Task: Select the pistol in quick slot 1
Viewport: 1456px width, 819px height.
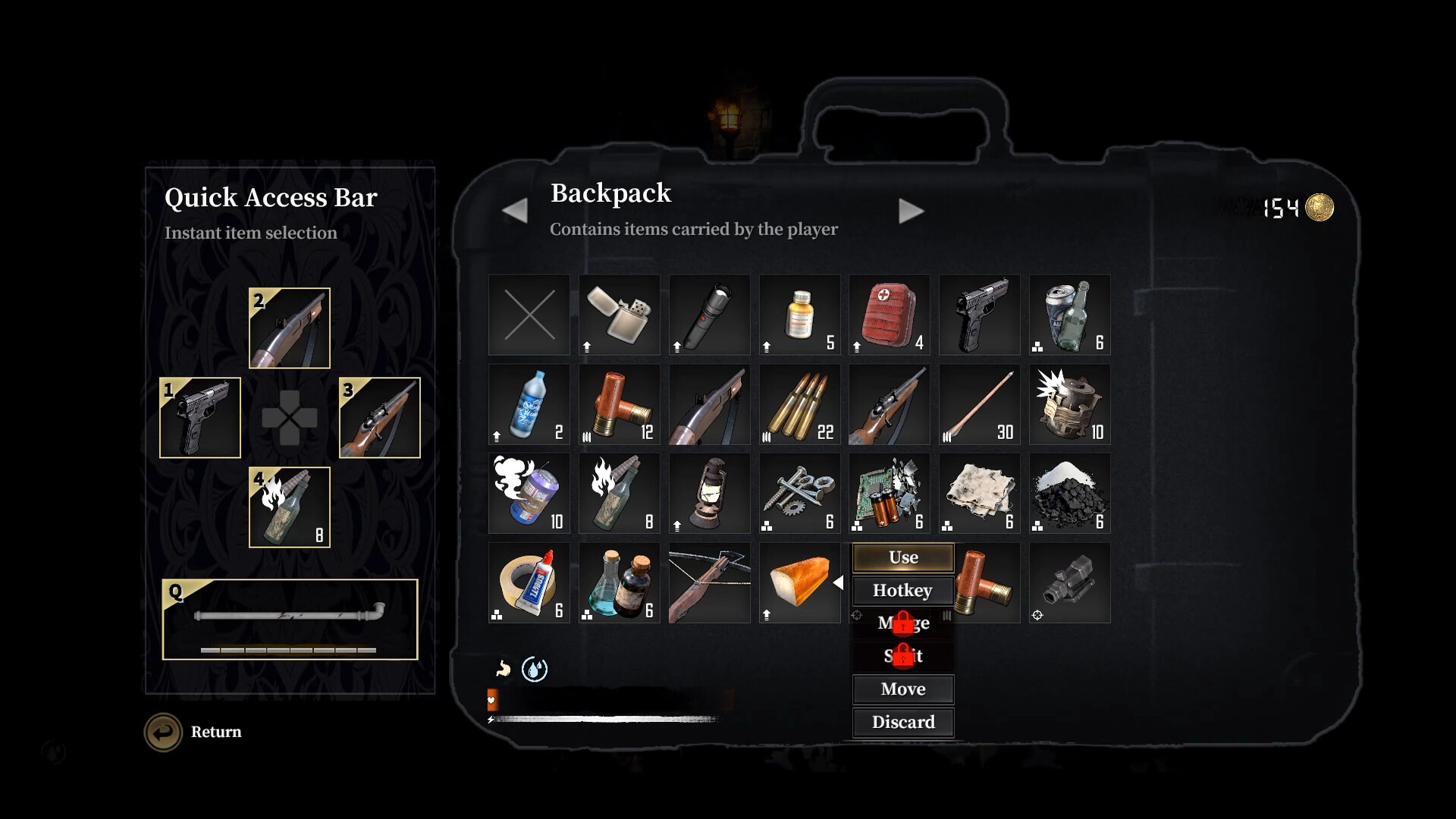Action: [200, 418]
